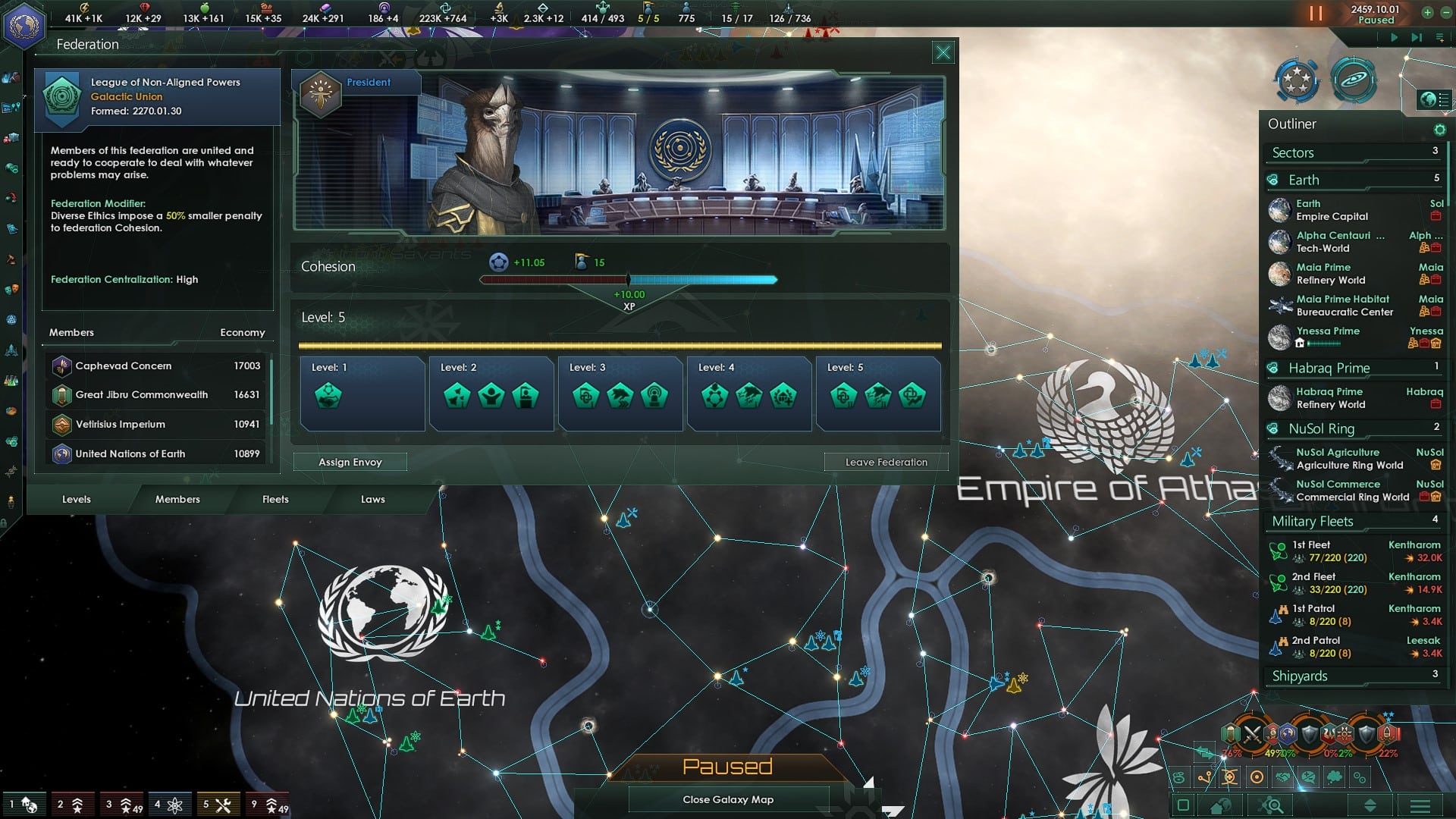
Task: Select United Nations of Earth in the members list
Action: click(130, 453)
